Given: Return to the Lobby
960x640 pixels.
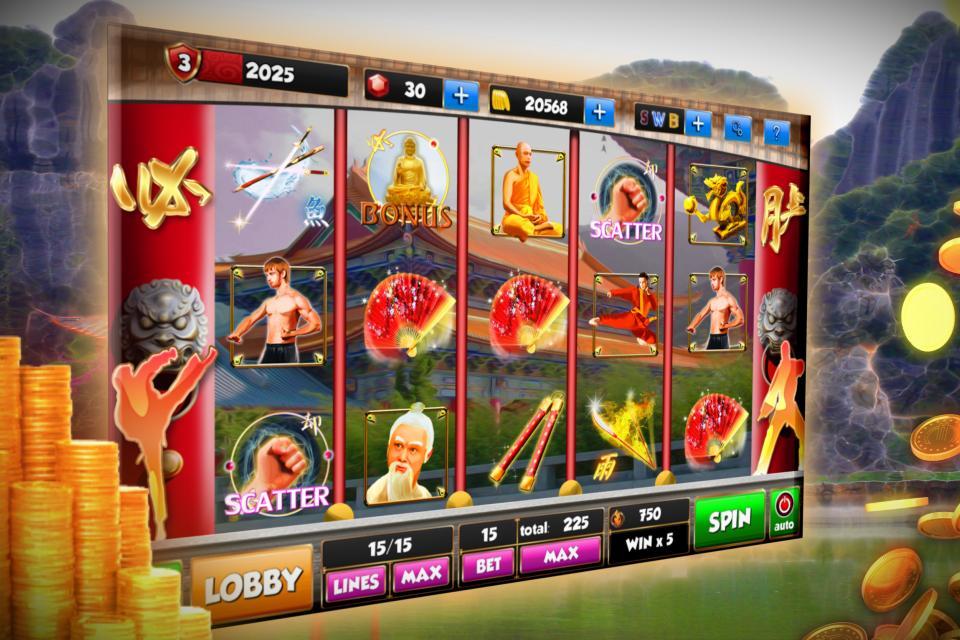Looking at the screenshot, I should [251, 581].
